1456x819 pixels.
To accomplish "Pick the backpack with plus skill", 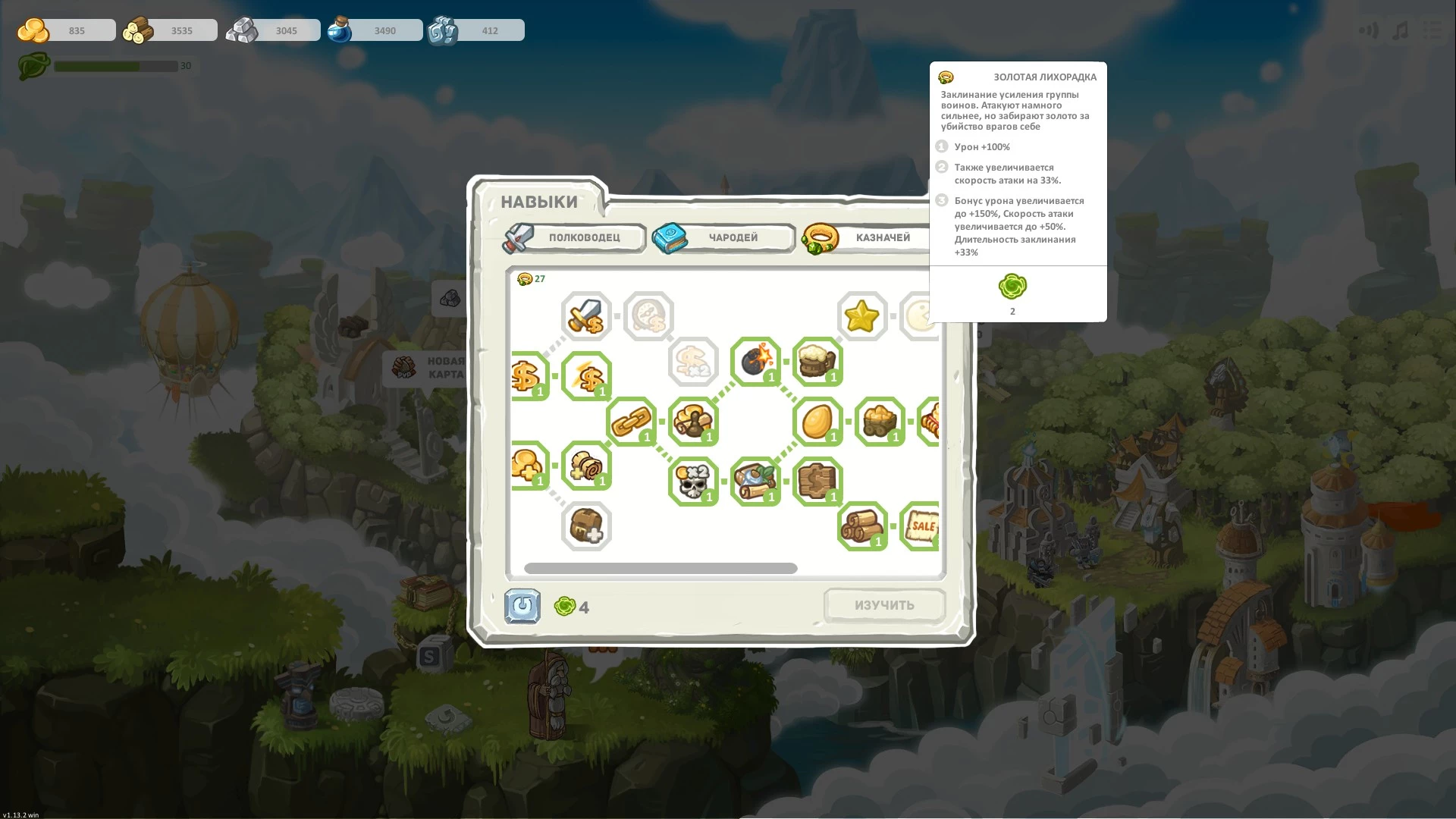I will coord(586,526).
